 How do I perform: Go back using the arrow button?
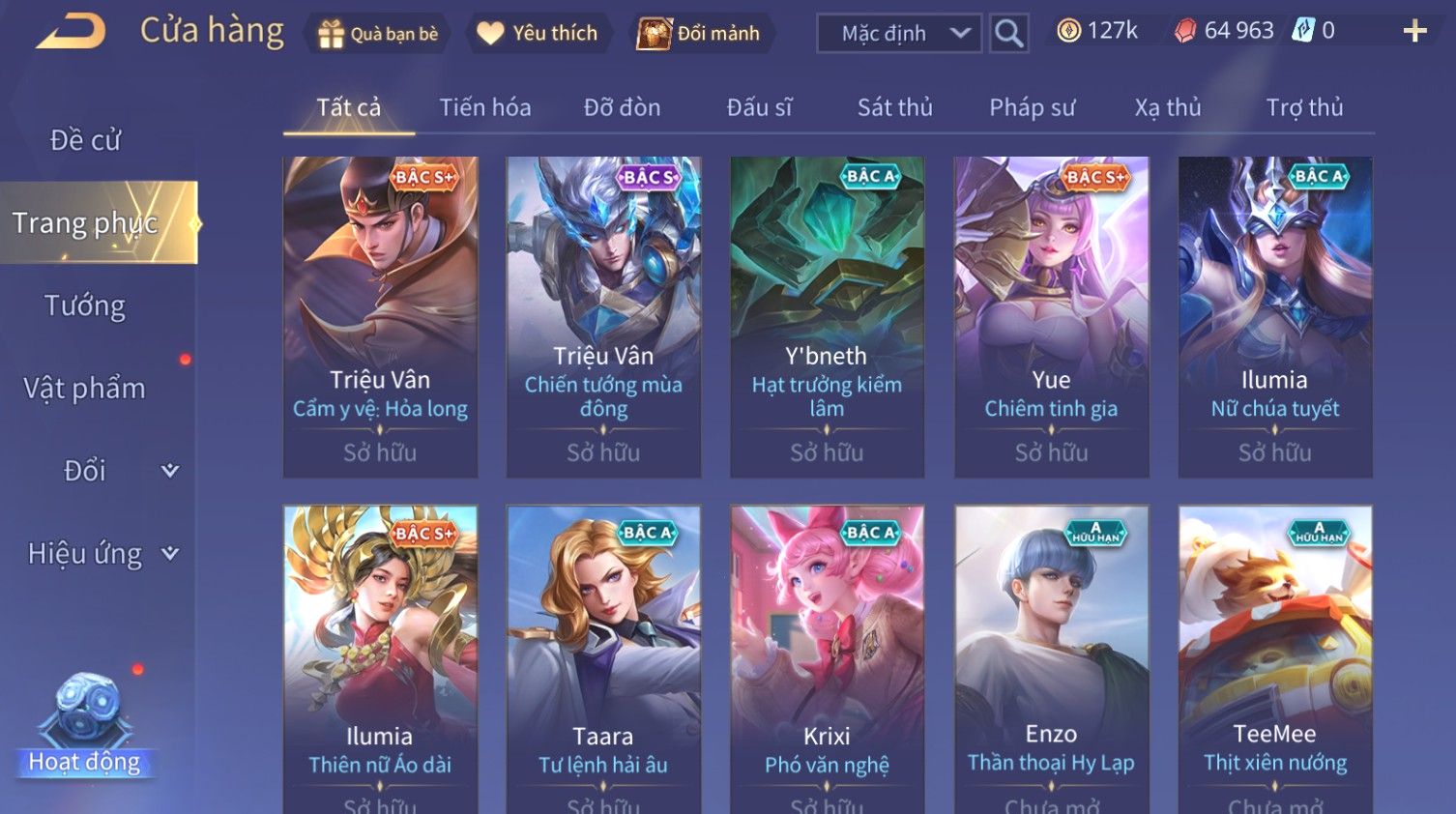point(71,32)
